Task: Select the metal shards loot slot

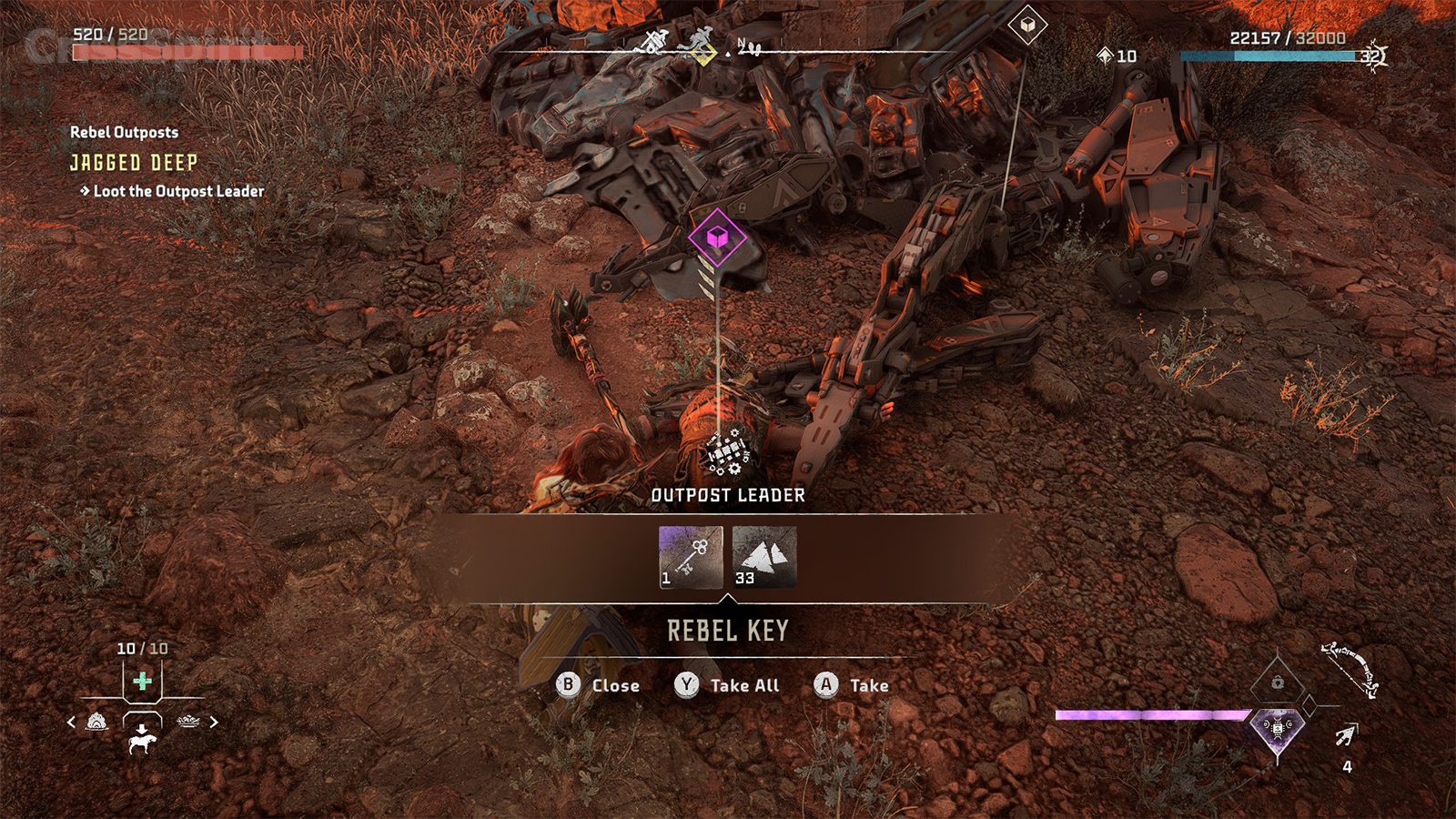Action: click(x=764, y=557)
